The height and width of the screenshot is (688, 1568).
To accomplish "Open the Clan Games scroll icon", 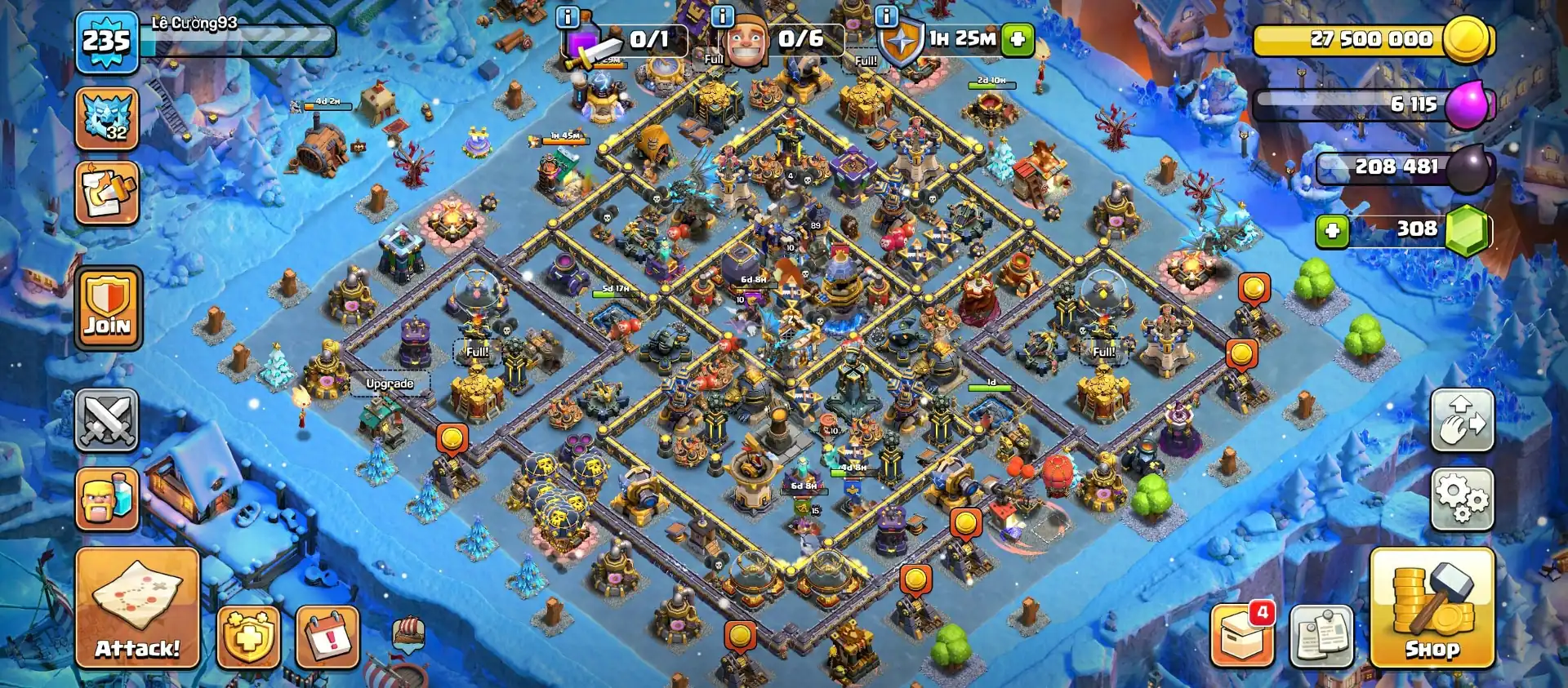I will pyautogui.click(x=107, y=193).
